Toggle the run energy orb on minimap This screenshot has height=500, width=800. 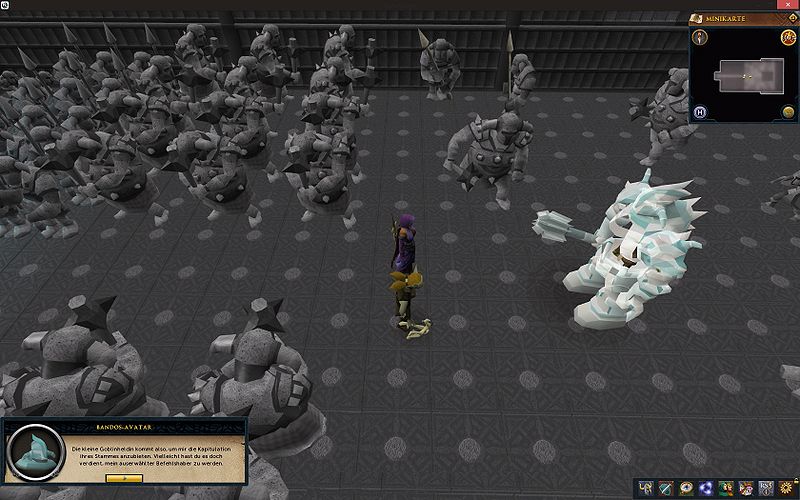pyautogui.click(x=788, y=111)
